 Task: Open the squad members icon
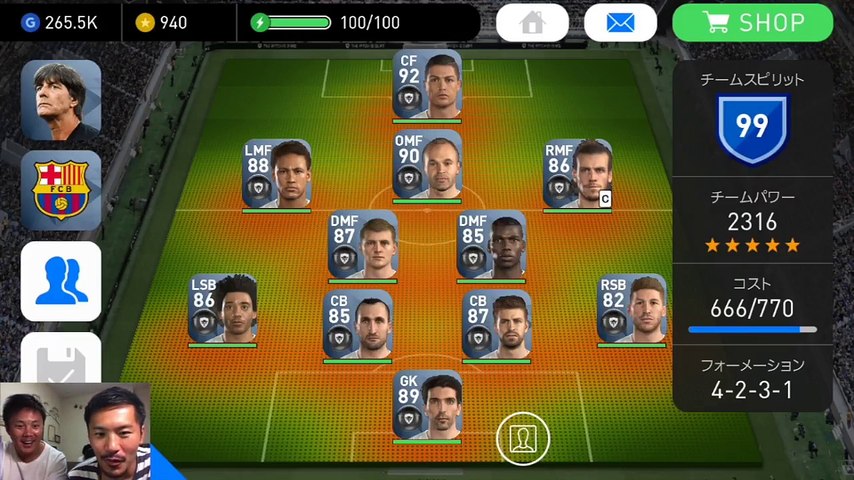click(x=61, y=281)
